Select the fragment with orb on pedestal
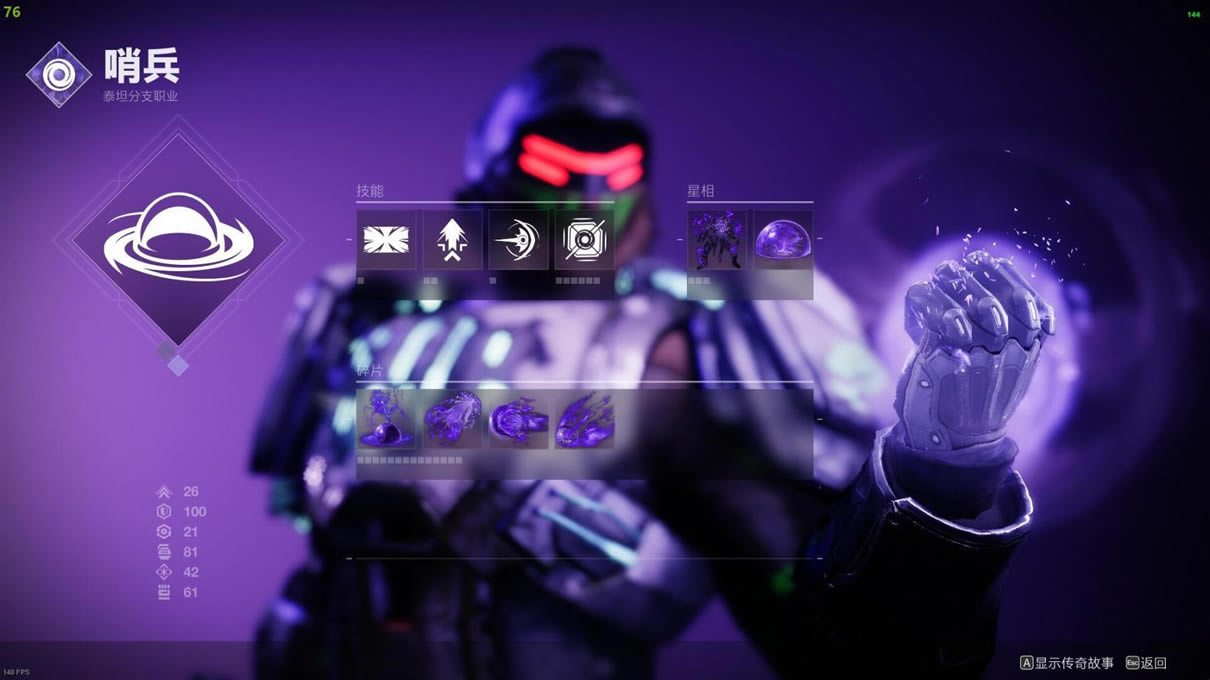Screen dimensions: 1210x680 386,420
